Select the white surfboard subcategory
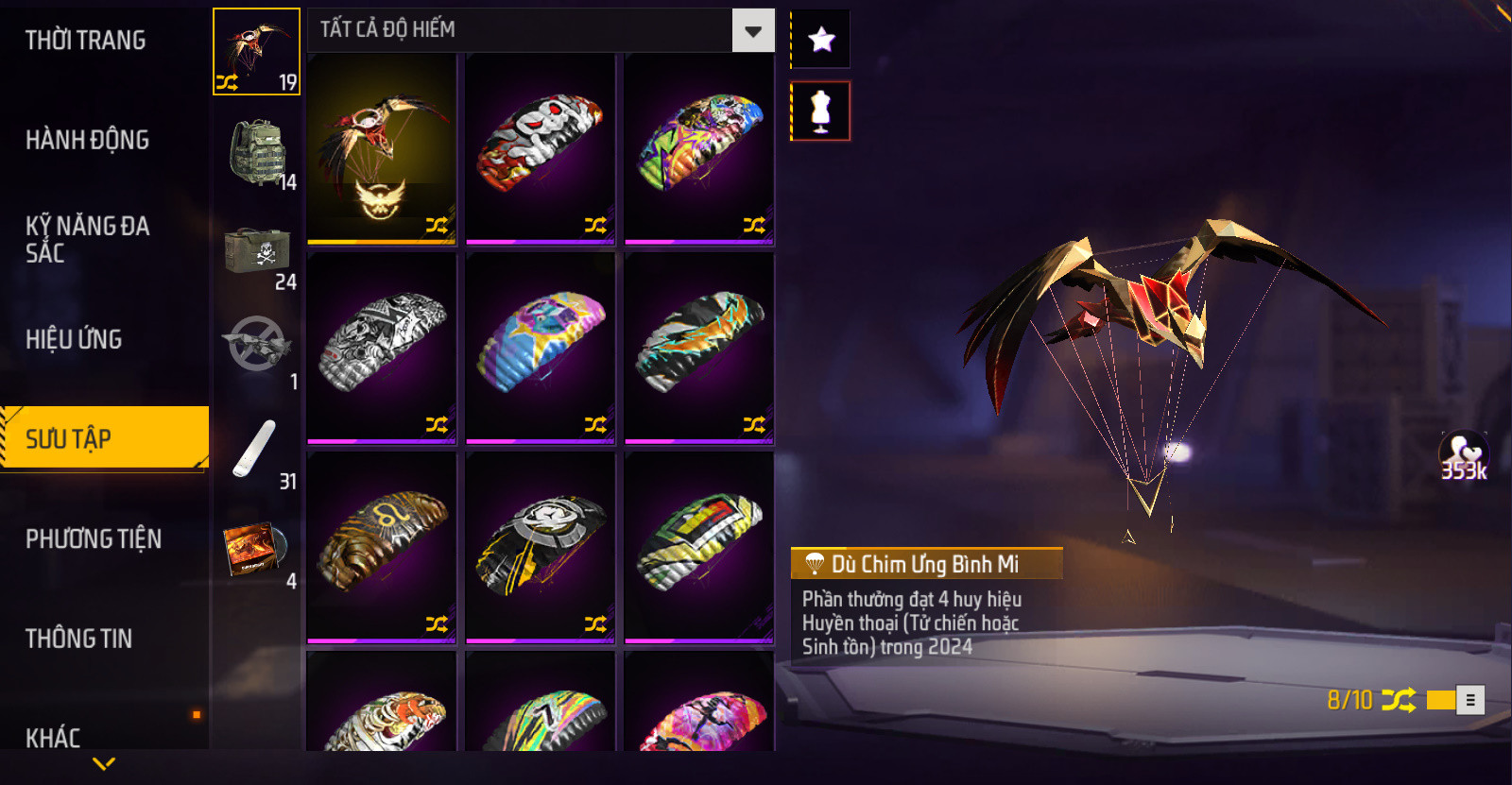Image resolution: width=1512 pixels, height=785 pixels. [x=256, y=452]
